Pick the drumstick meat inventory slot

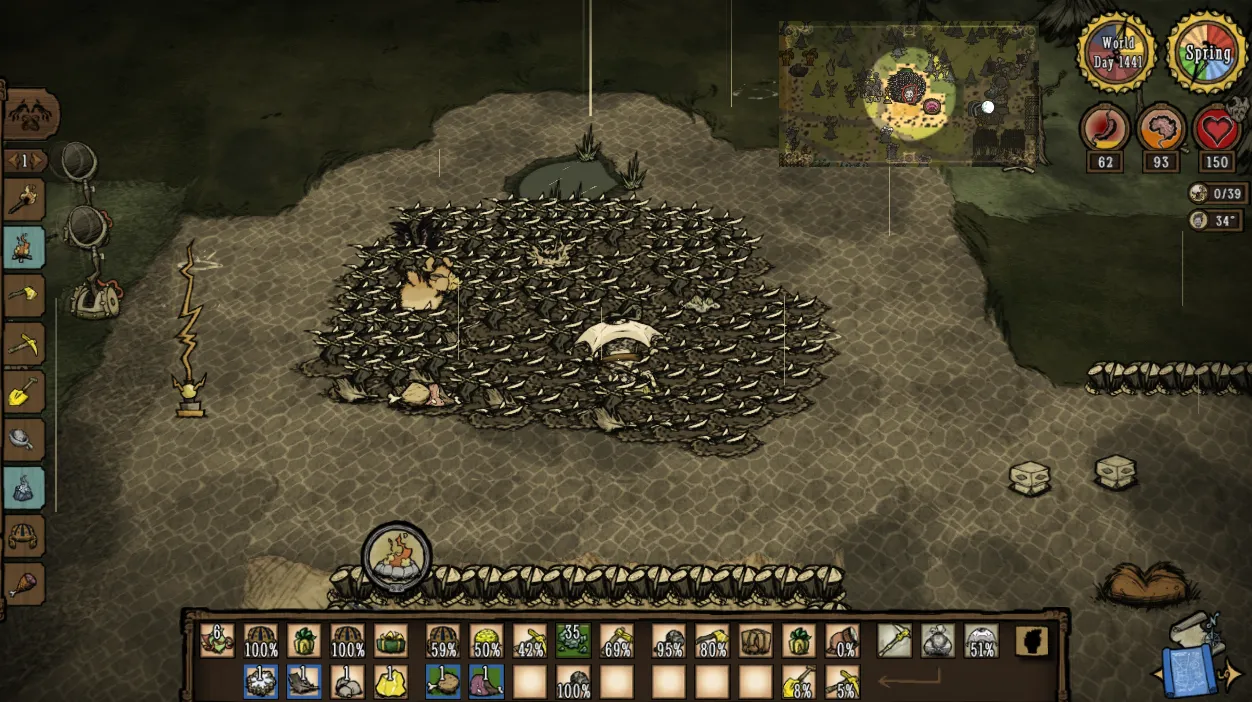443,681
